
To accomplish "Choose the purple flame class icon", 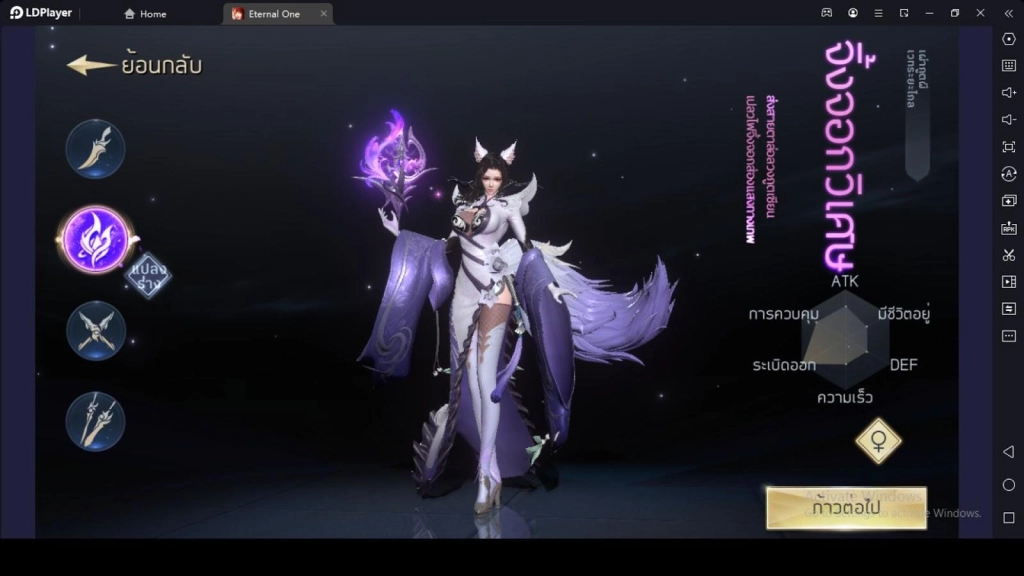I will pyautogui.click(x=95, y=239).
